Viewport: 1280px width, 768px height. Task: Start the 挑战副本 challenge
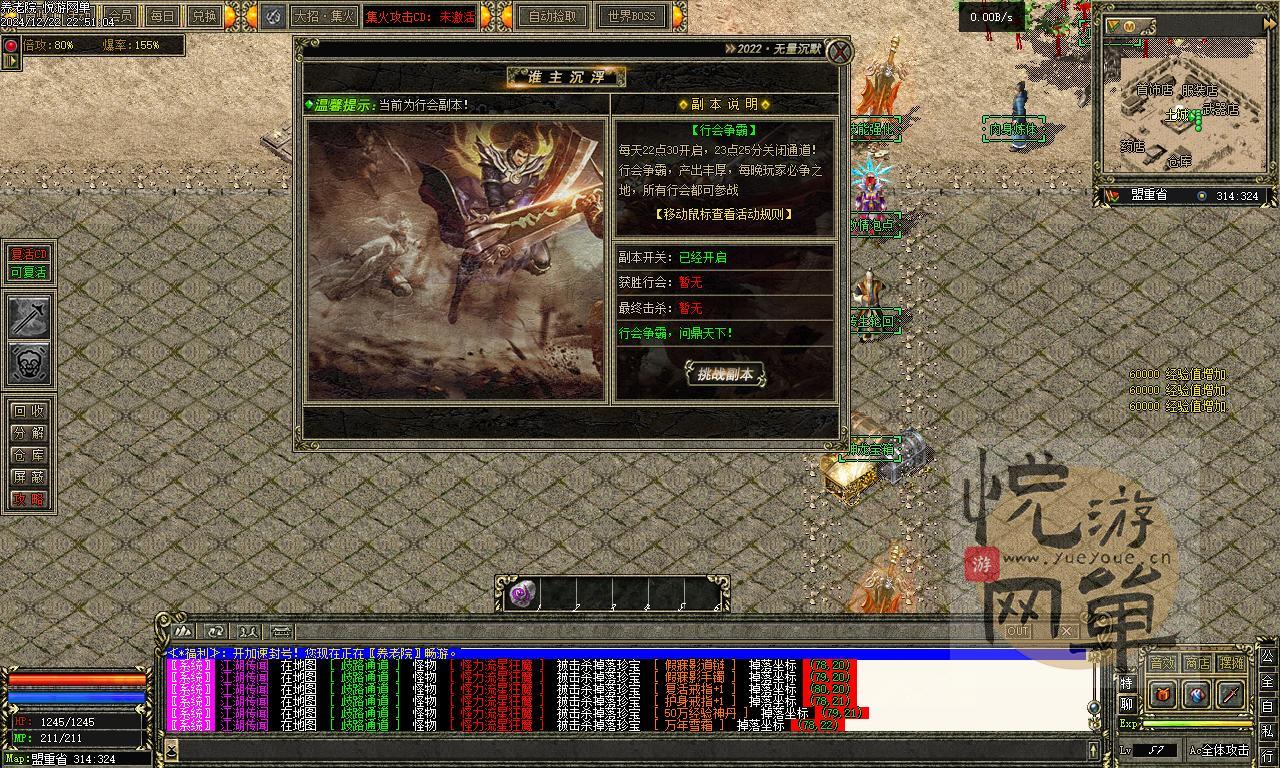(725, 374)
